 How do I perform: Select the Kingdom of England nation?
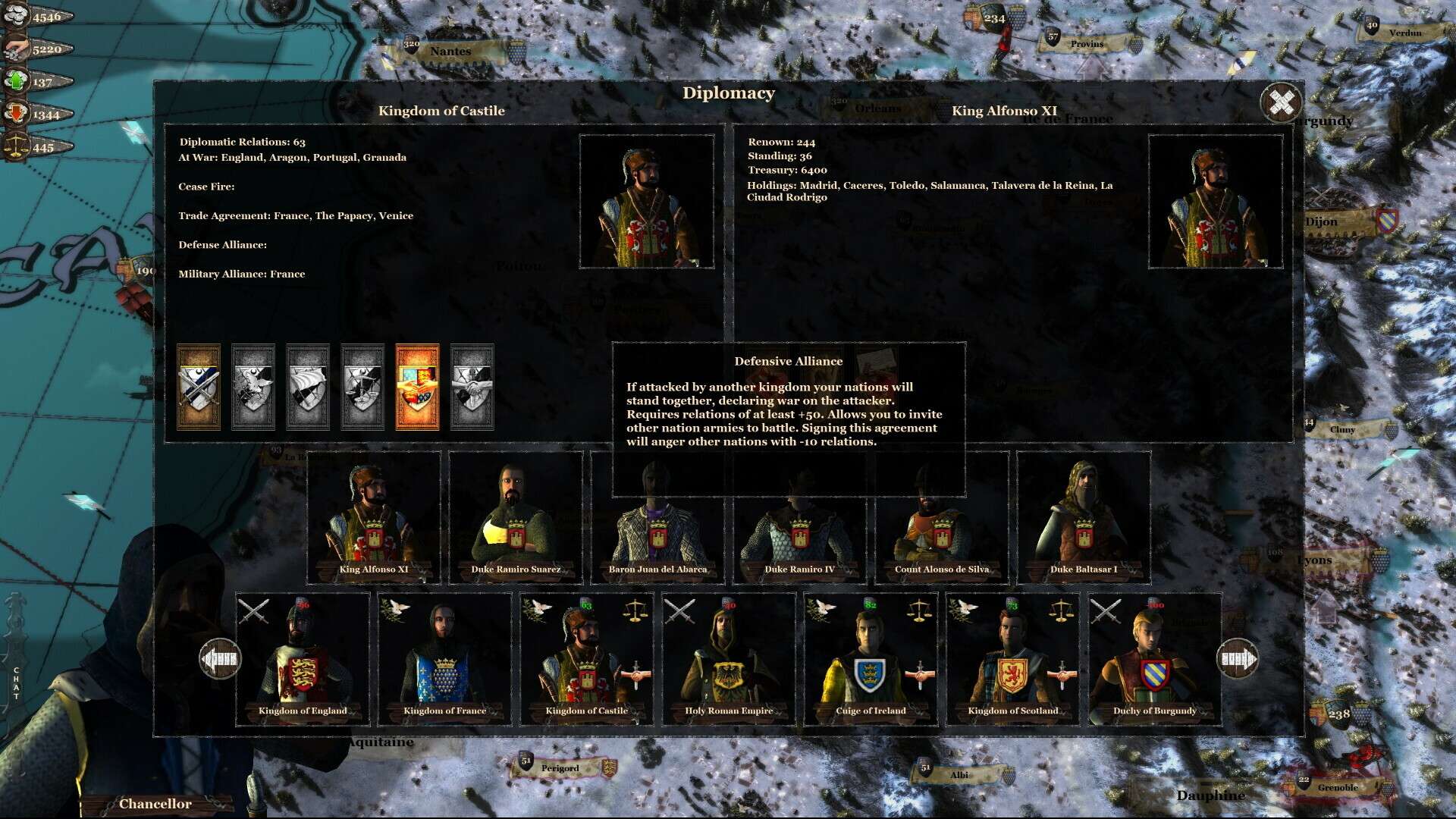pyautogui.click(x=303, y=660)
